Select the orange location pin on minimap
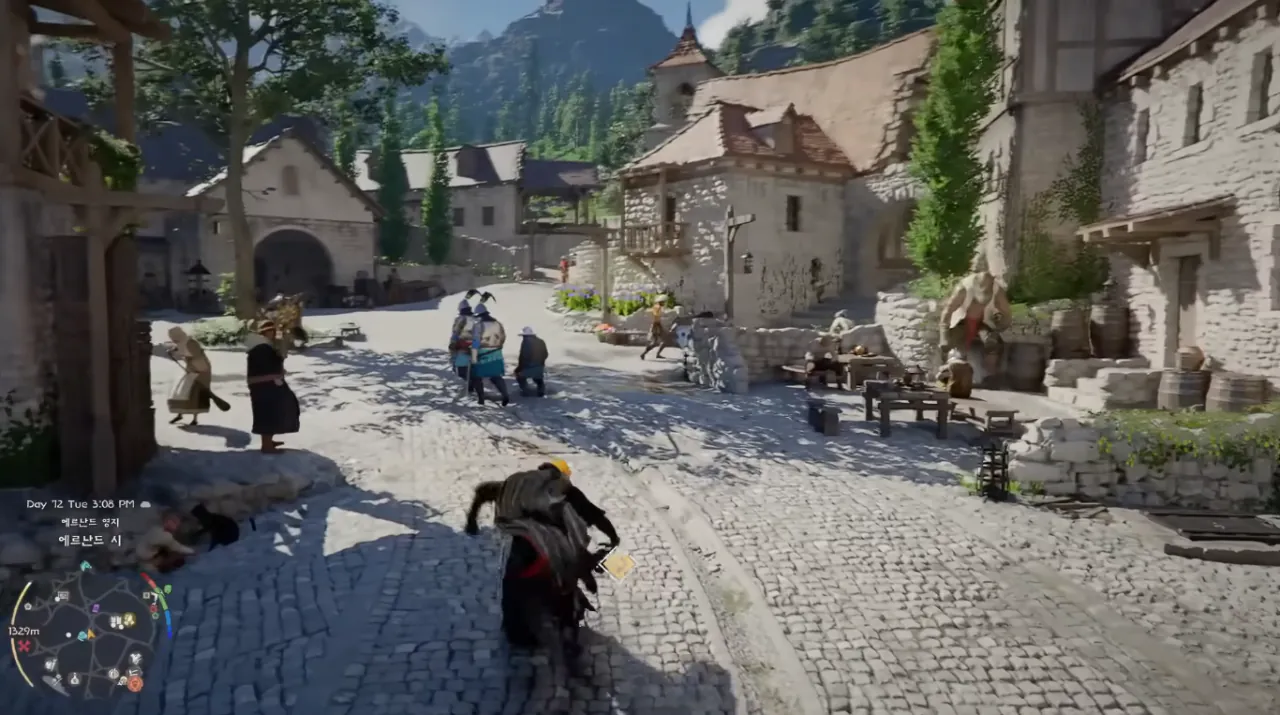 (x=135, y=683)
